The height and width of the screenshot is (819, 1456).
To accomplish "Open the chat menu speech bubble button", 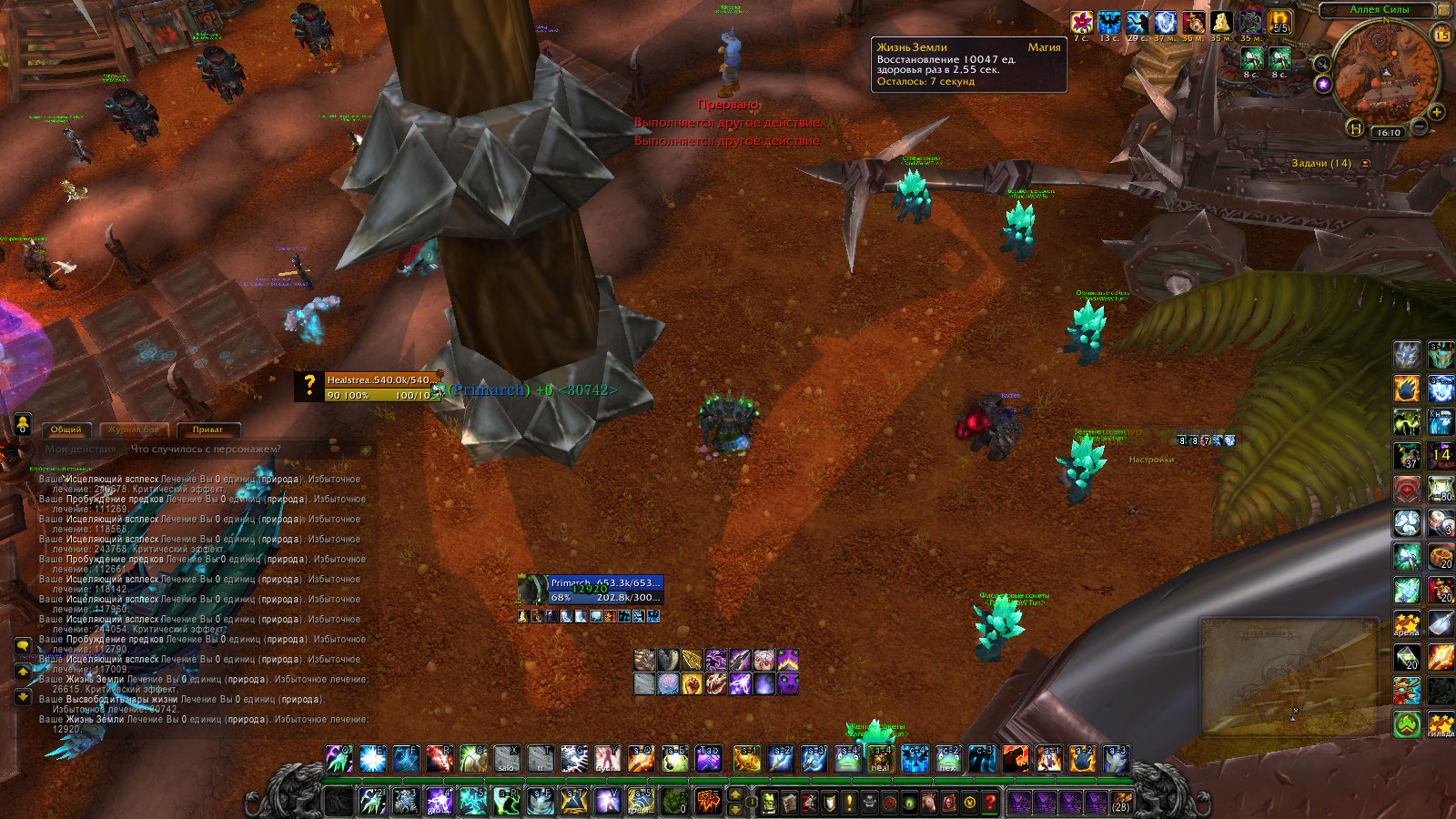I will (23, 646).
